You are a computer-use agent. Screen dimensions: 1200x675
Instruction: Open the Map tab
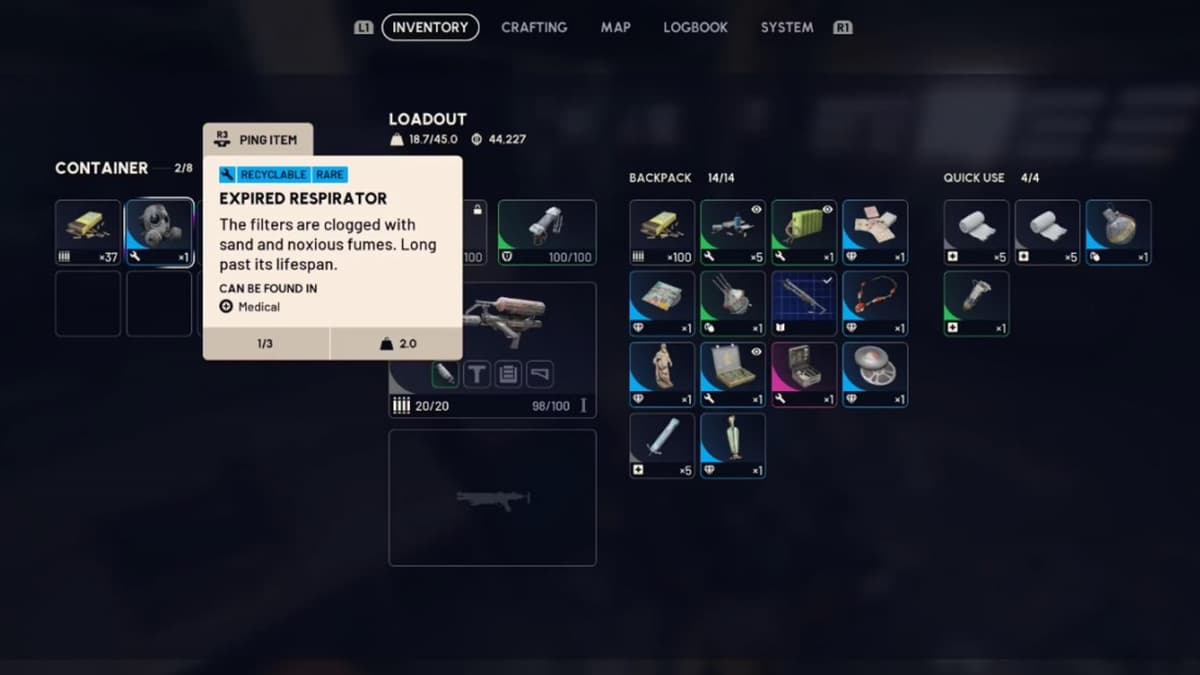(x=615, y=27)
